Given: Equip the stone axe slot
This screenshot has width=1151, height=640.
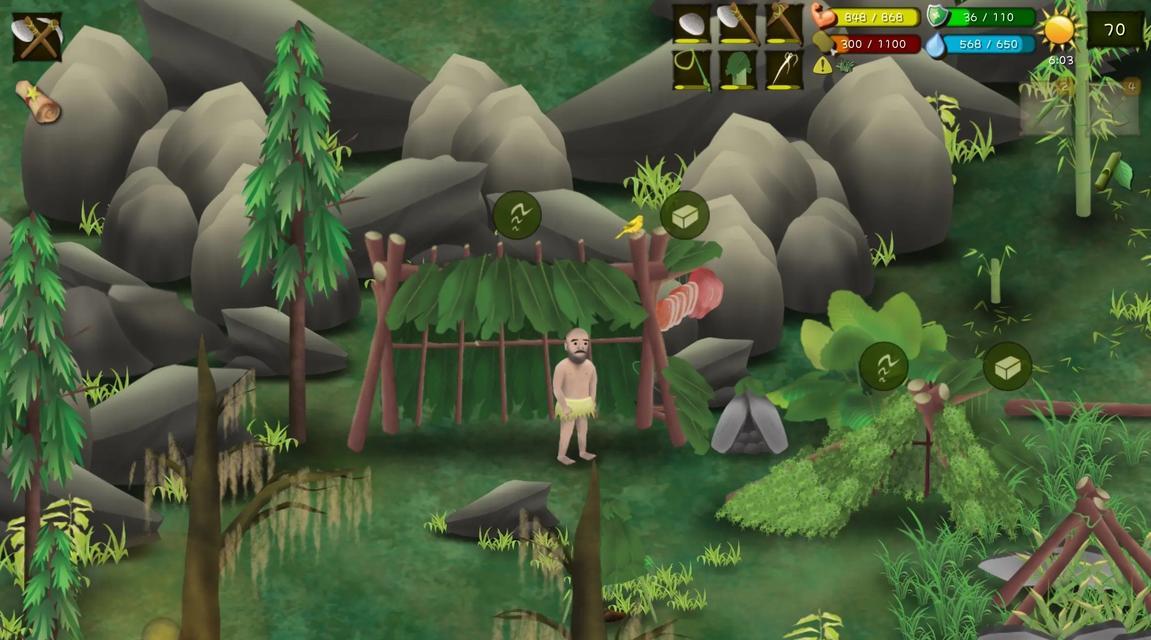Looking at the screenshot, I should pos(738,24).
